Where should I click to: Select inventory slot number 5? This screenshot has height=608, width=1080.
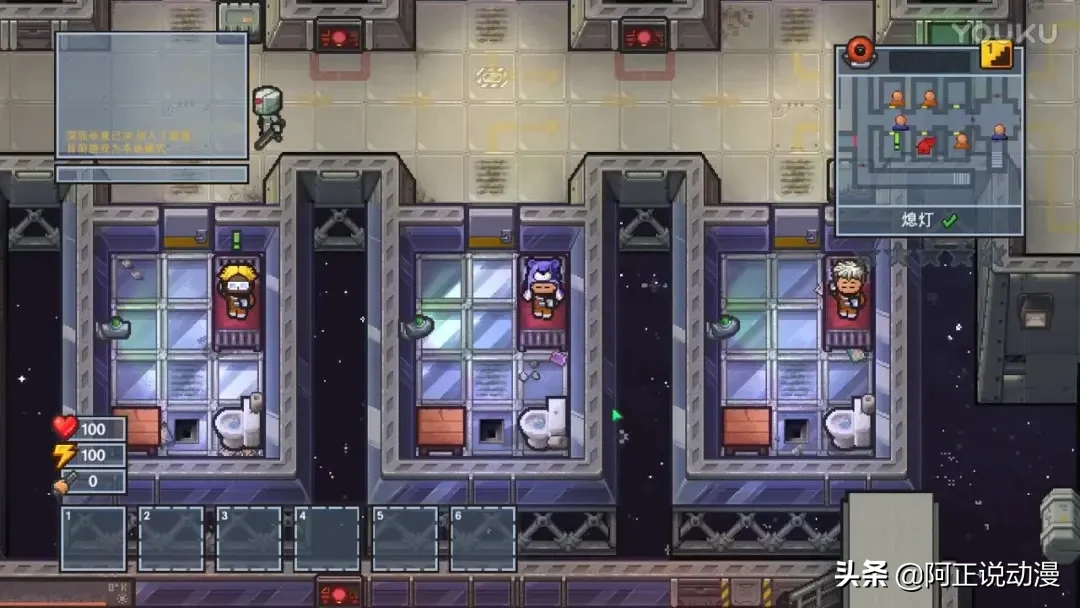coord(405,539)
